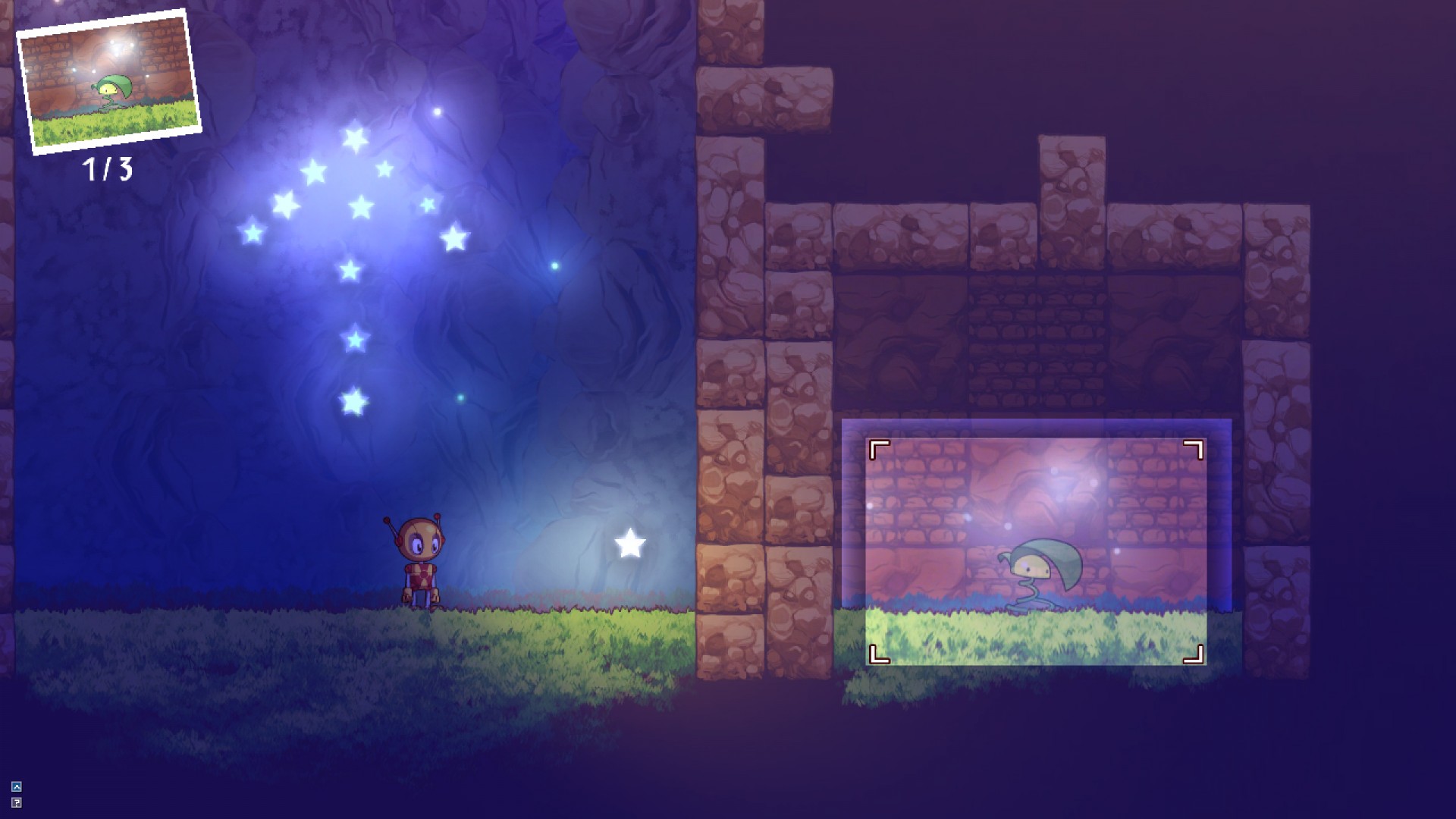Click the question mark help button
1456x819 pixels.
[17, 802]
